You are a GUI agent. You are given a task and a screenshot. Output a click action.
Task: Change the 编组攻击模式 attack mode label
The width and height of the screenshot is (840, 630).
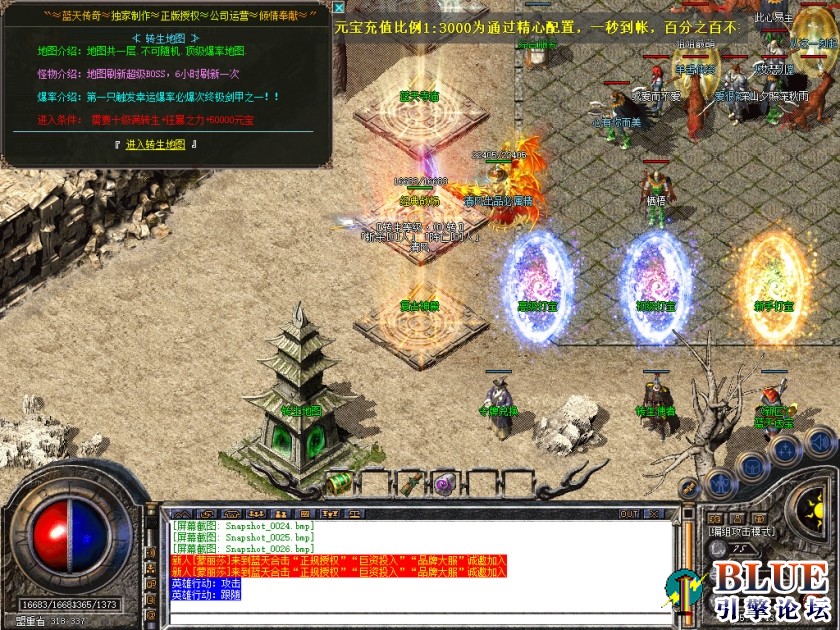click(741, 532)
